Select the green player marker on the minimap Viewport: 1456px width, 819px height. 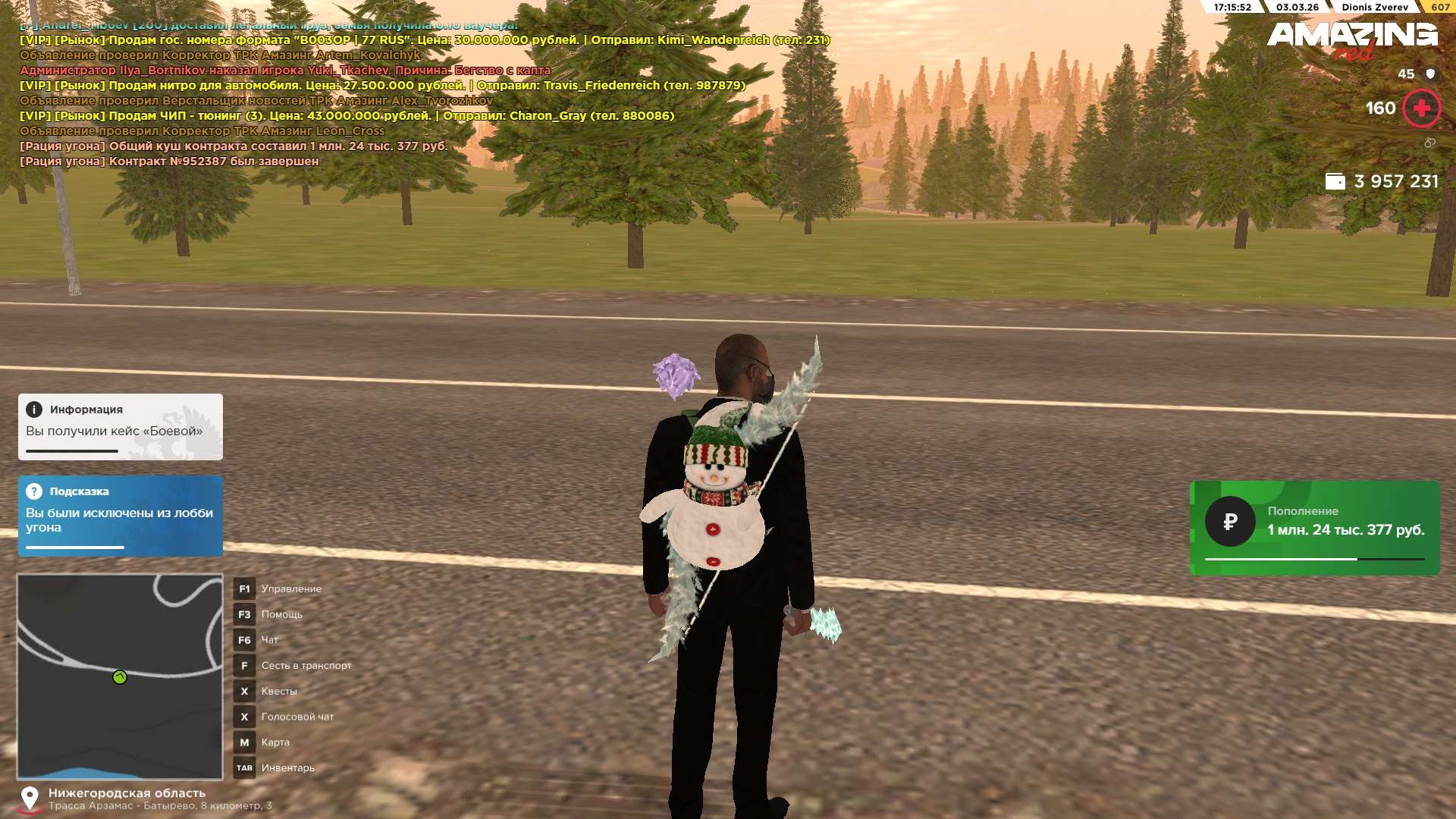pos(120,677)
